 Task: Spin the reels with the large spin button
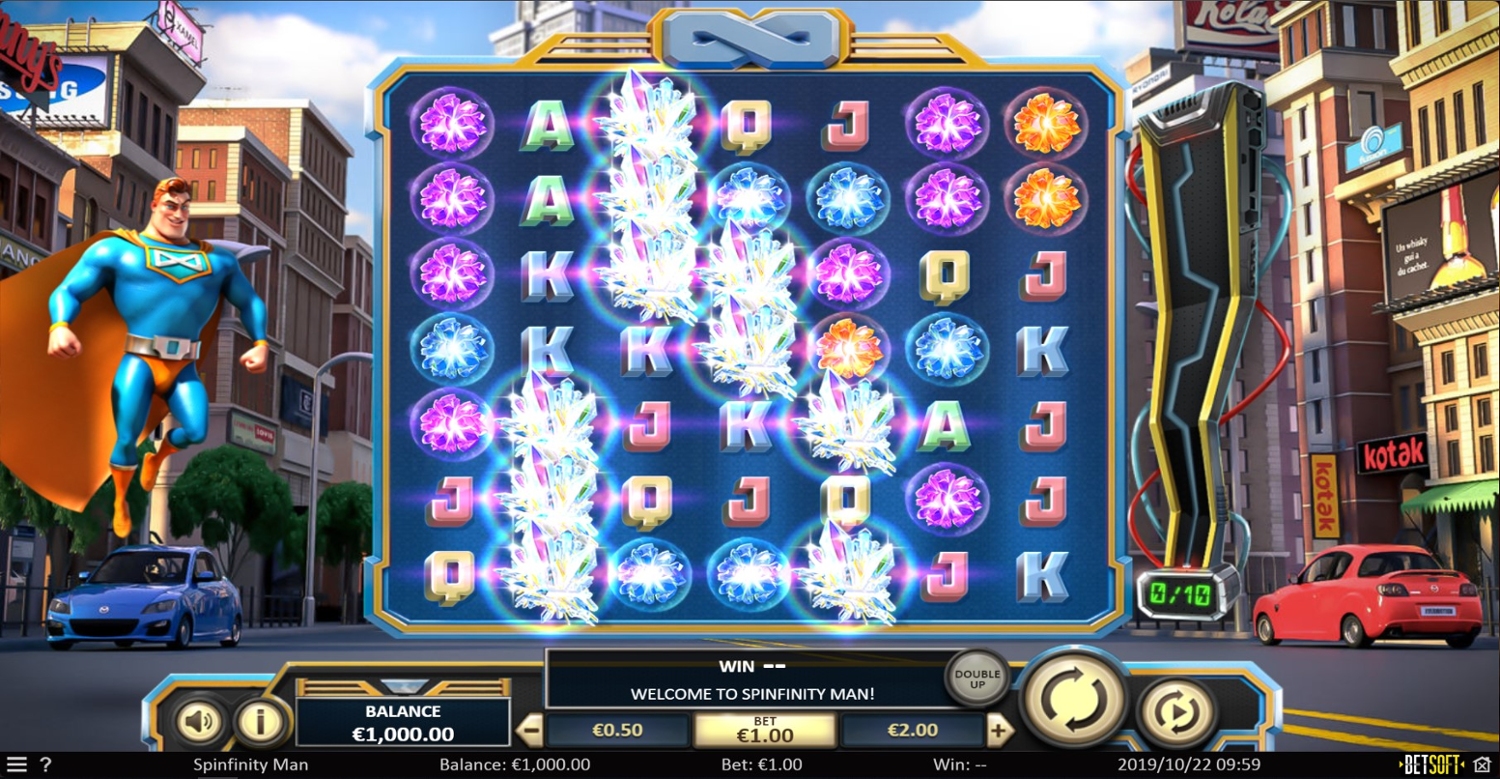(1074, 697)
